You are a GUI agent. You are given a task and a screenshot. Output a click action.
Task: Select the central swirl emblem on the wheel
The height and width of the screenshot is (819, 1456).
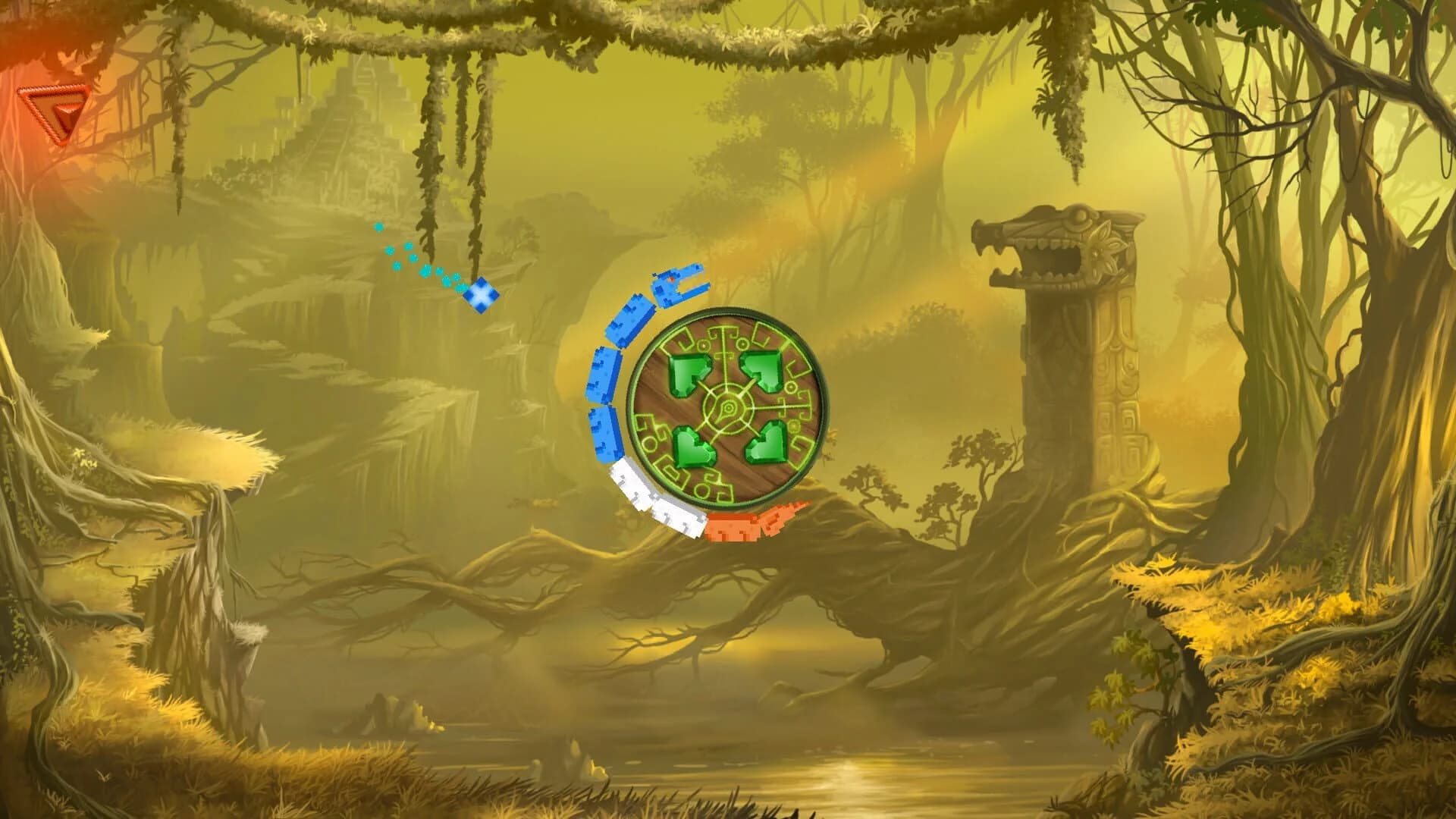(726, 406)
